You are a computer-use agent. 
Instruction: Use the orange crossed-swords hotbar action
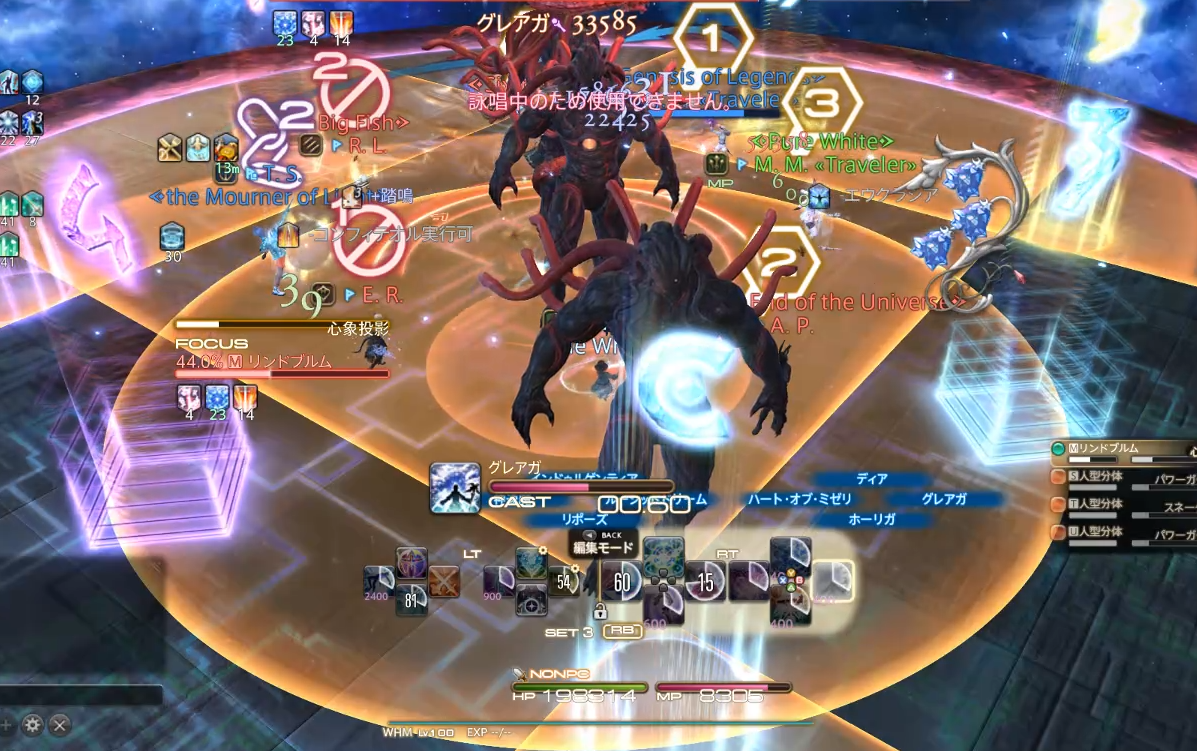coord(443,580)
